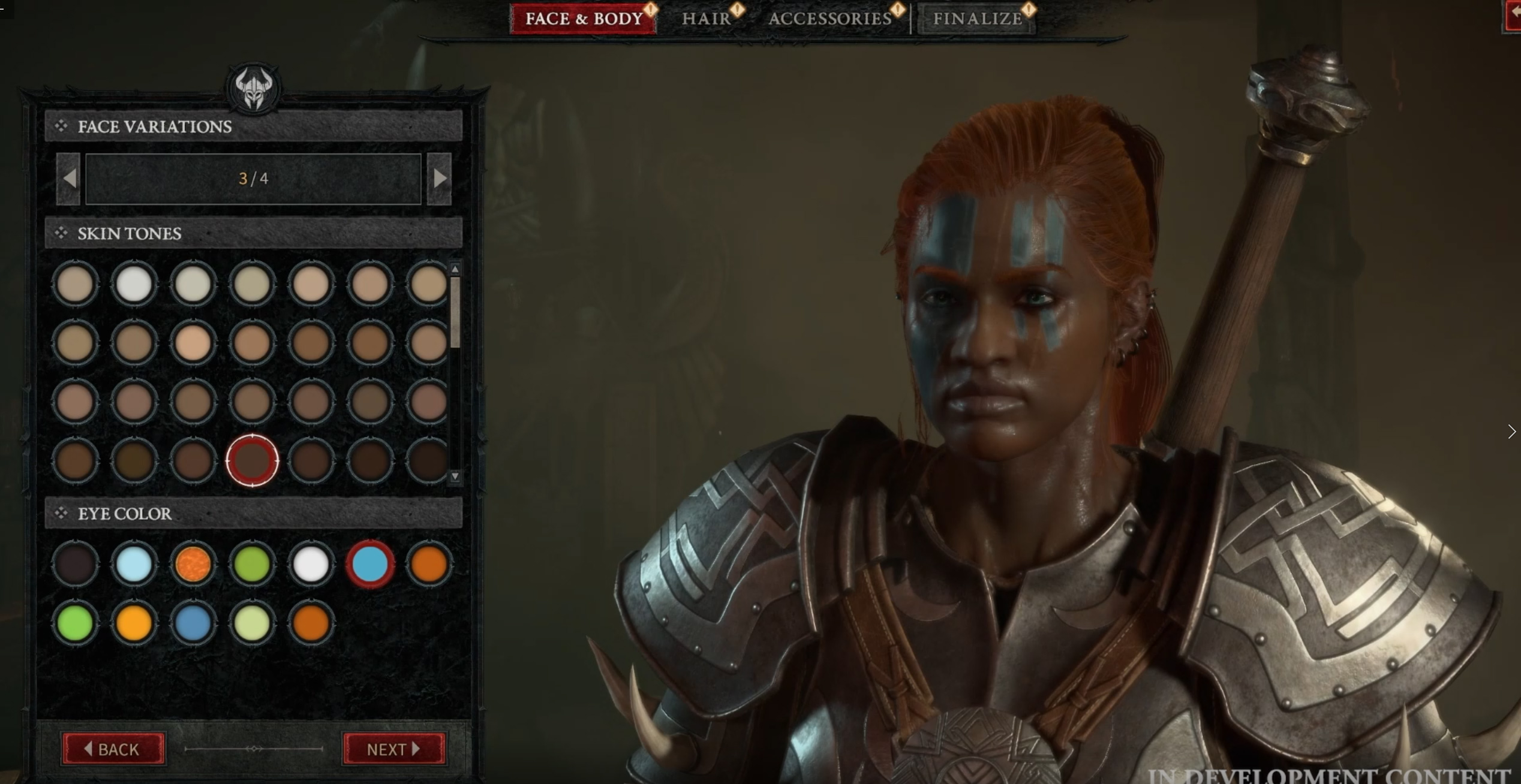
Task: Continue with the Next button
Action: pyautogui.click(x=393, y=749)
